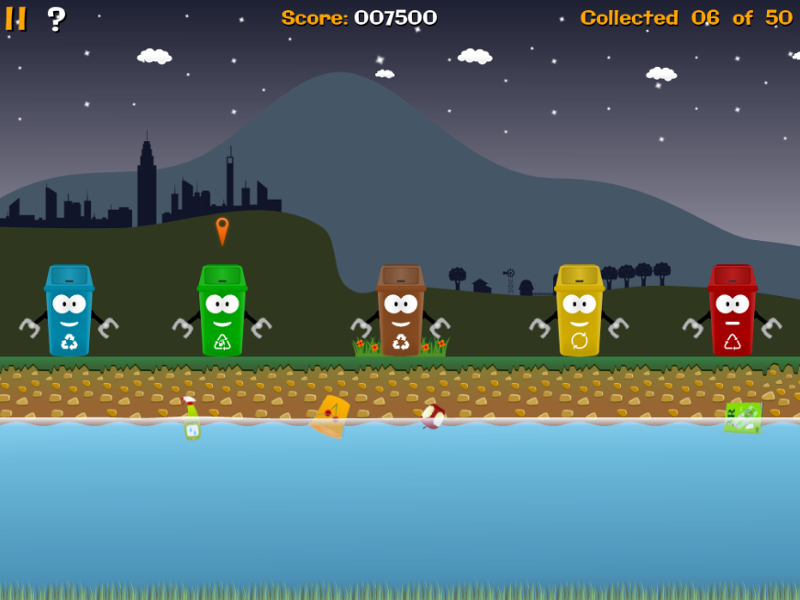Pause the game with the pause button

click(16, 18)
